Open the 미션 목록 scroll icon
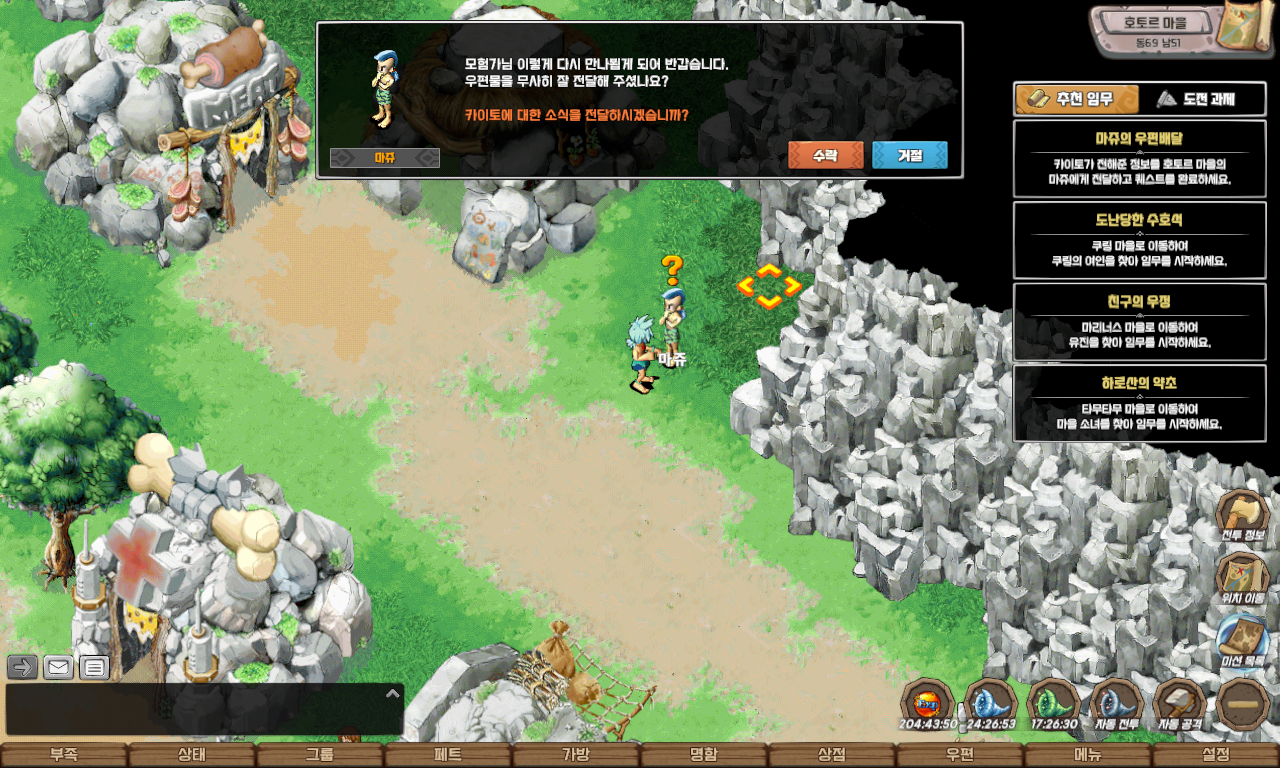Image resolution: width=1280 pixels, height=768 pixels. [x=1242, y=640]
